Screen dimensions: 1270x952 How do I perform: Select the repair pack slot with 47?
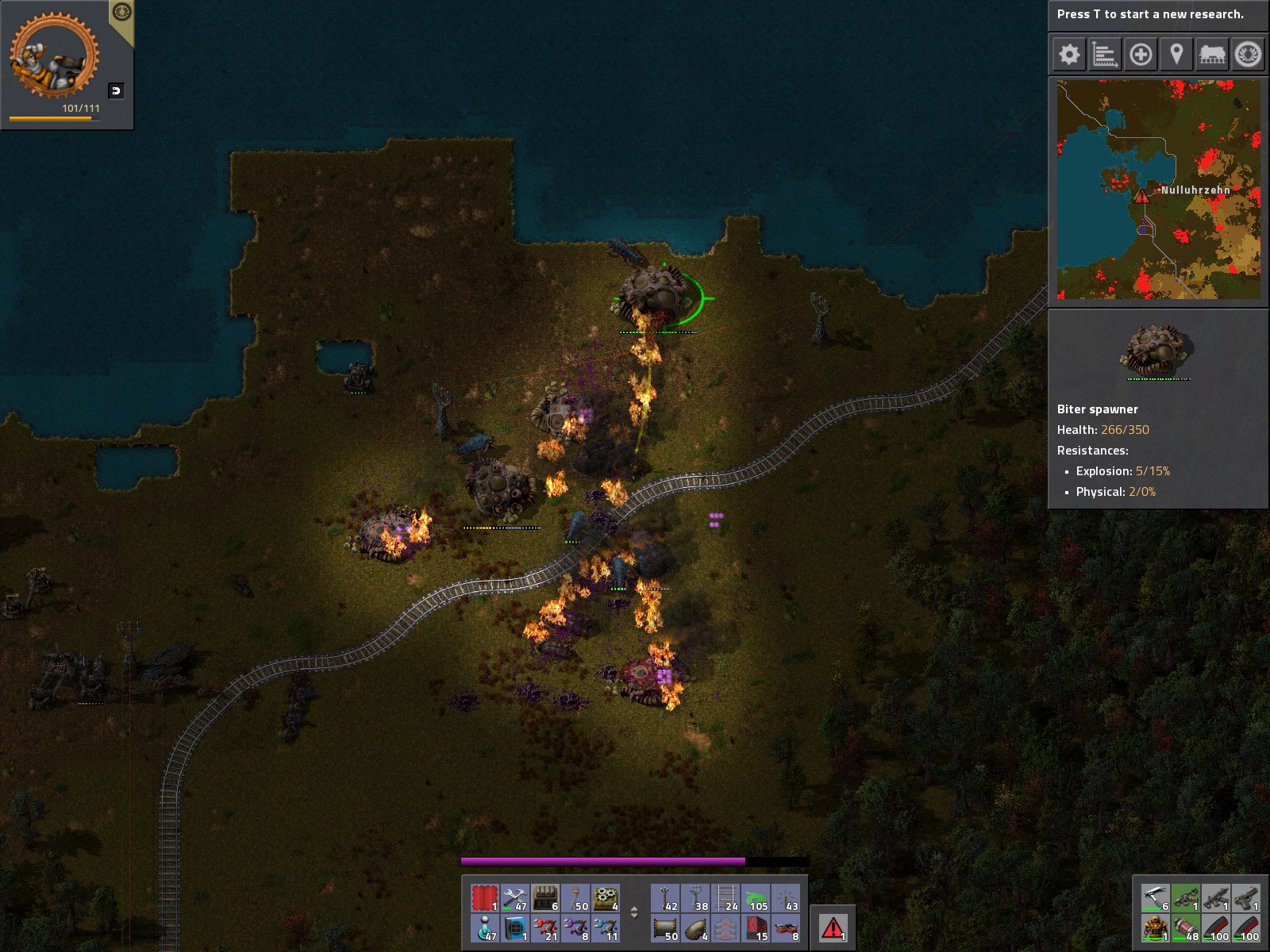514,898
